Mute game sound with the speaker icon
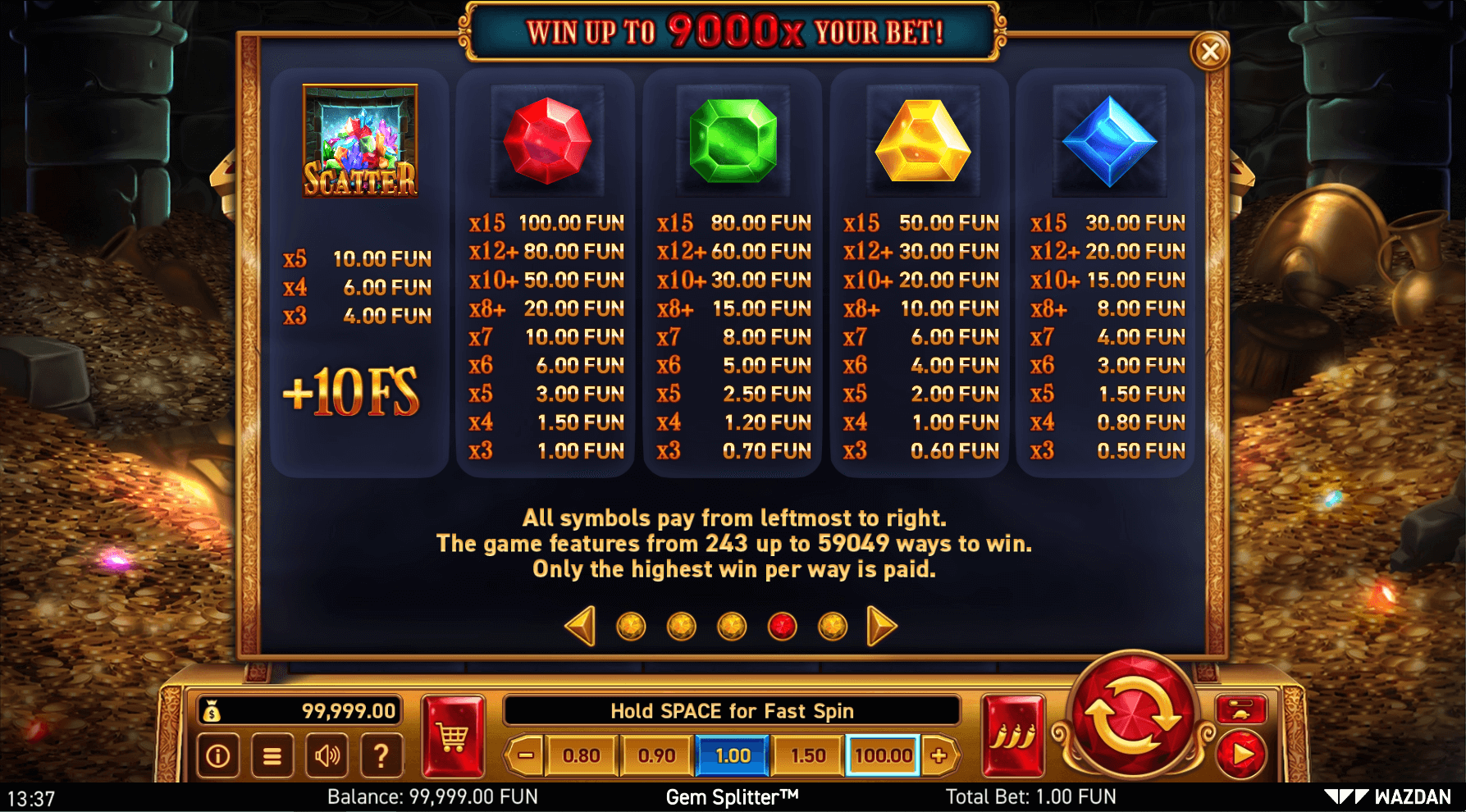 [327, 755]
